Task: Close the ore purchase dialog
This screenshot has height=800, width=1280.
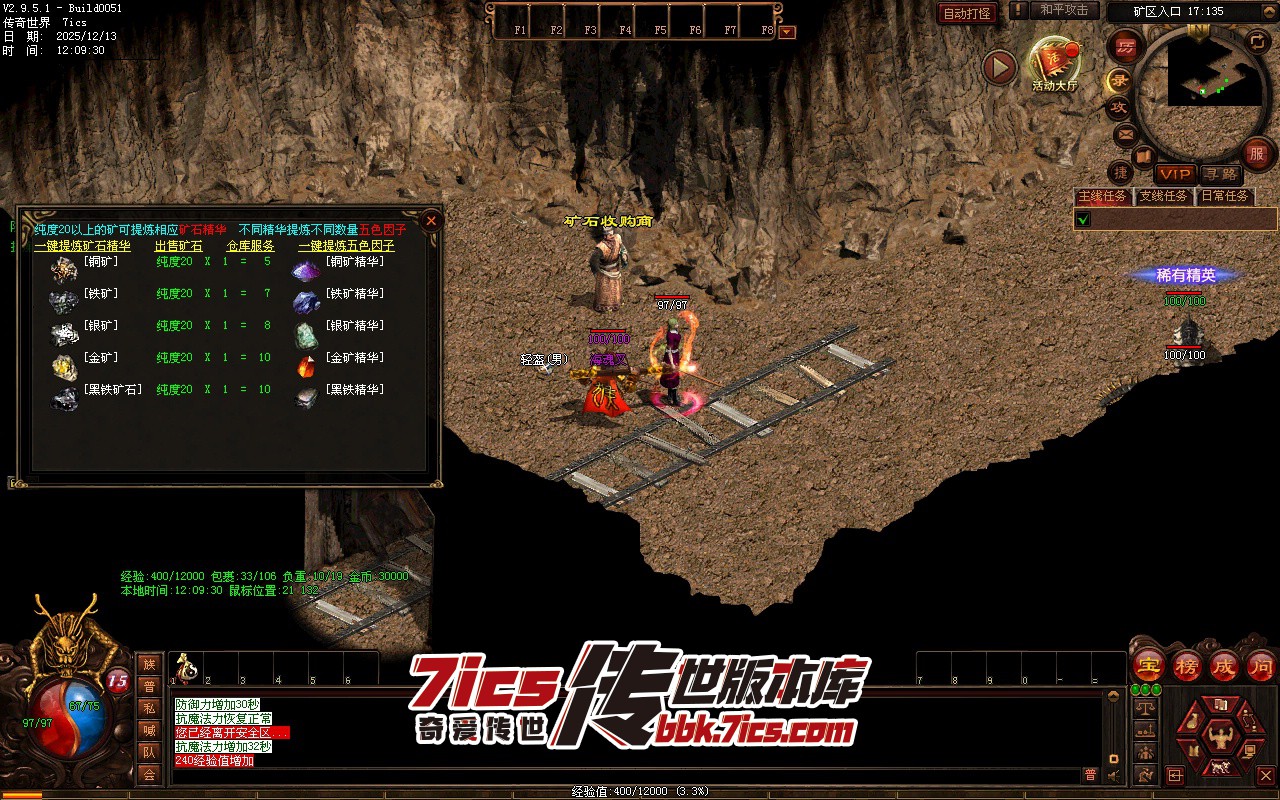Action: coord(431,220)
